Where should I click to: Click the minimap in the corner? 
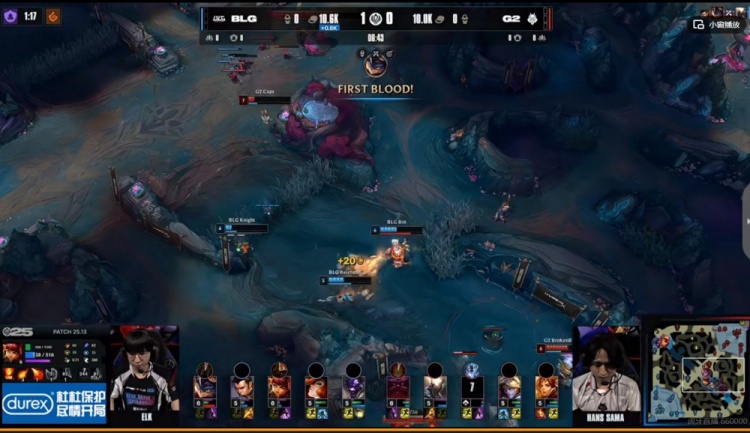695,374
